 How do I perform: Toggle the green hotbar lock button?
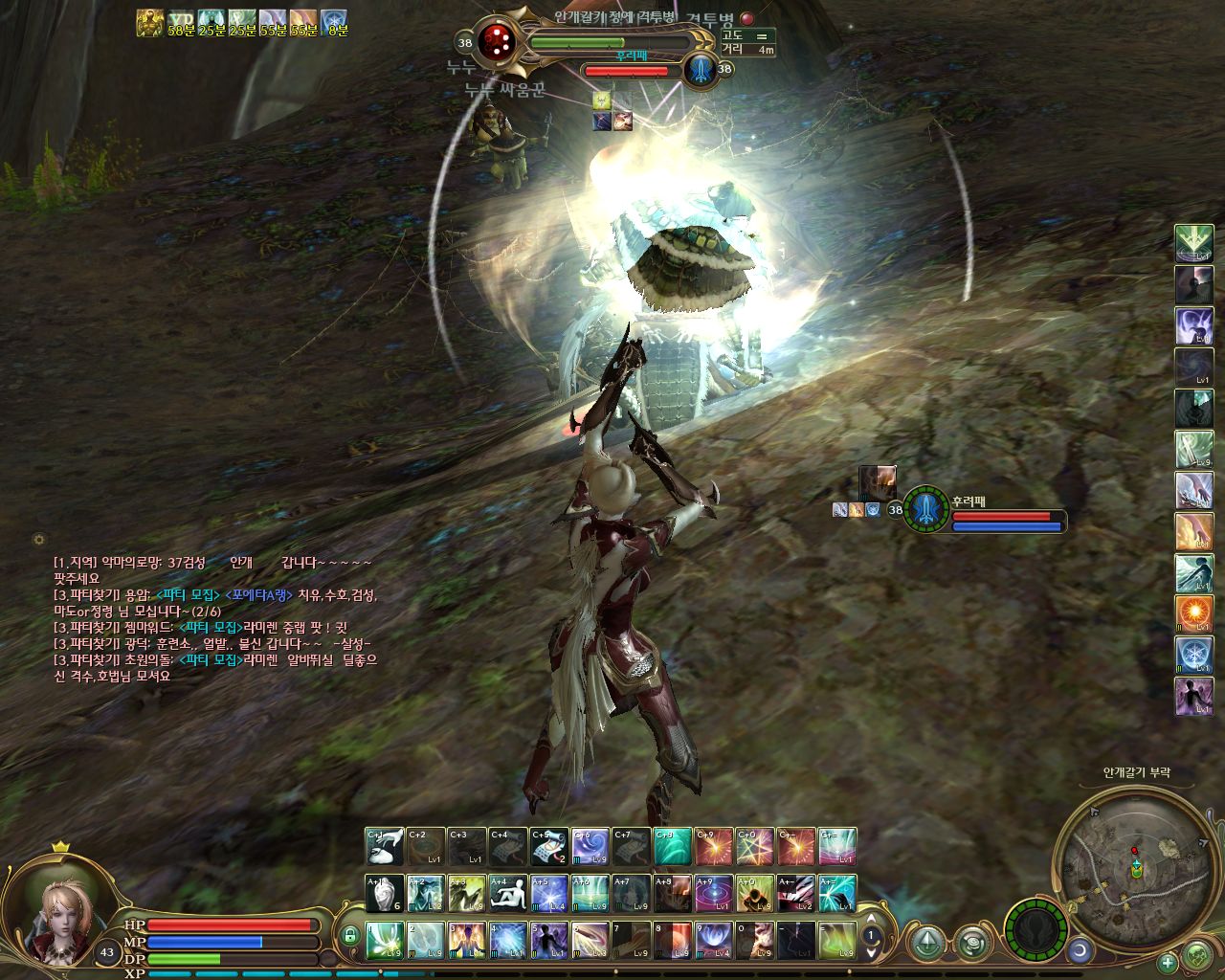tap(350, 935)
